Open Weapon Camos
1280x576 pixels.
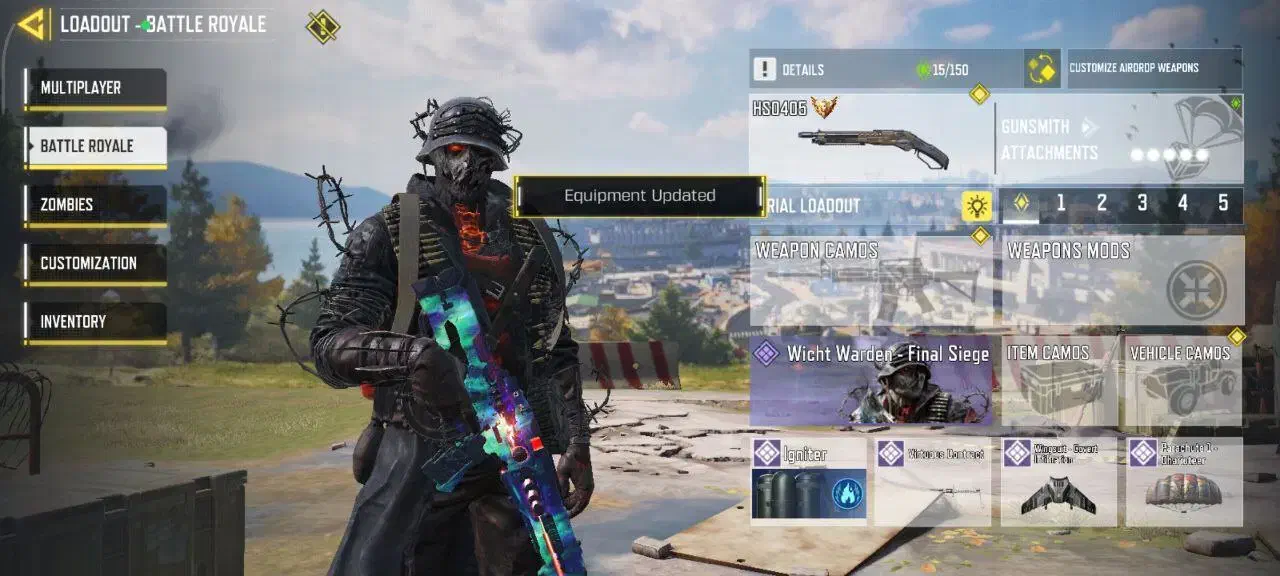[870, 281]
